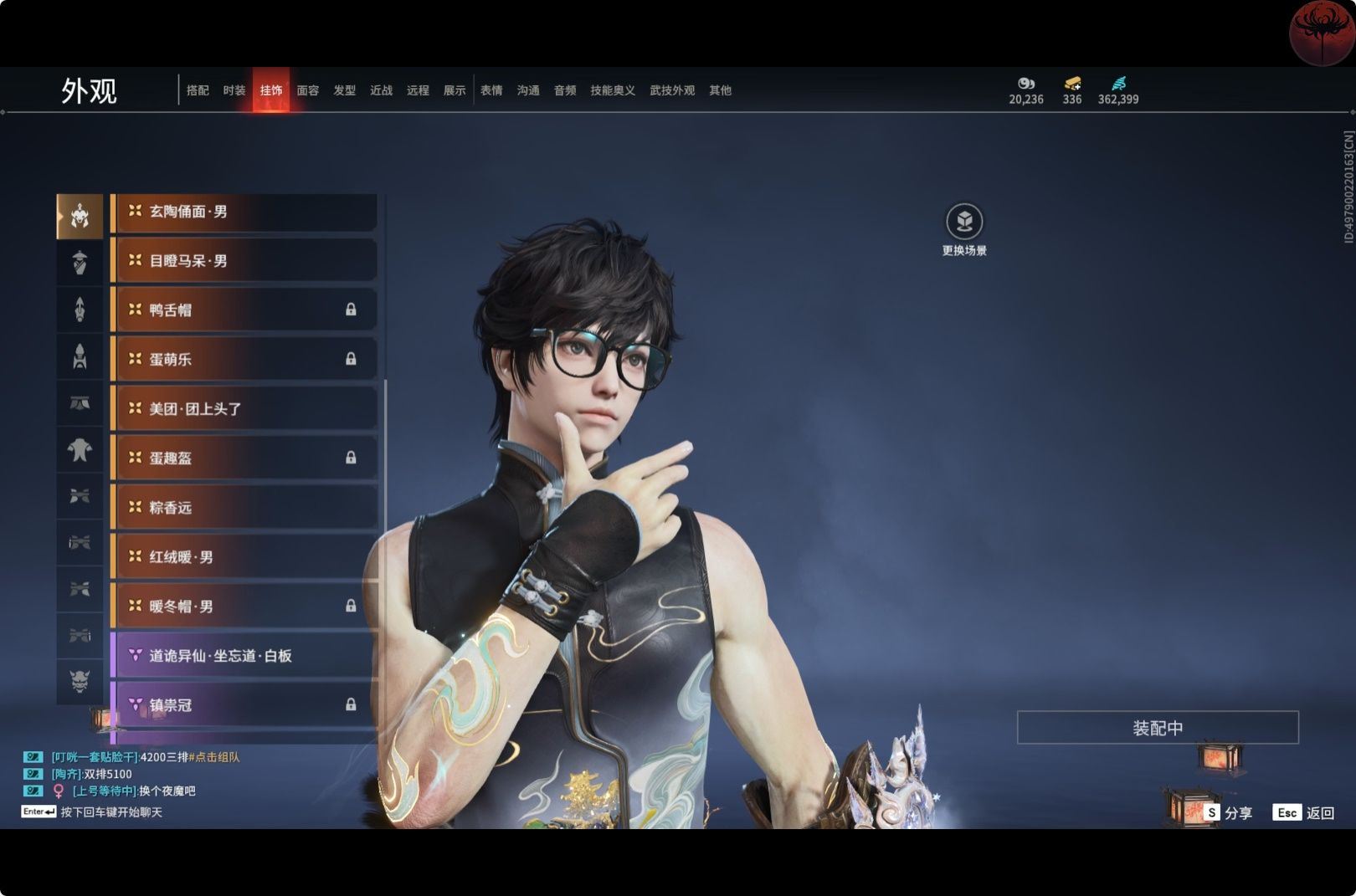Choose the 红绒暖·男 accessory
Viewport: 1356px width, 896px height.
[x=244, y=557]
